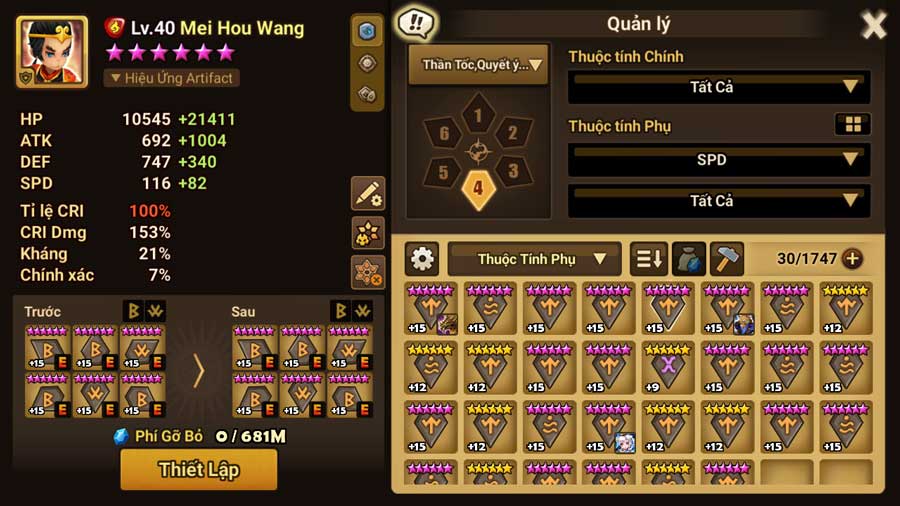
Task: Click the four-square grid button beside Thuộc tính Phụ
Action: tap(852, 124)
